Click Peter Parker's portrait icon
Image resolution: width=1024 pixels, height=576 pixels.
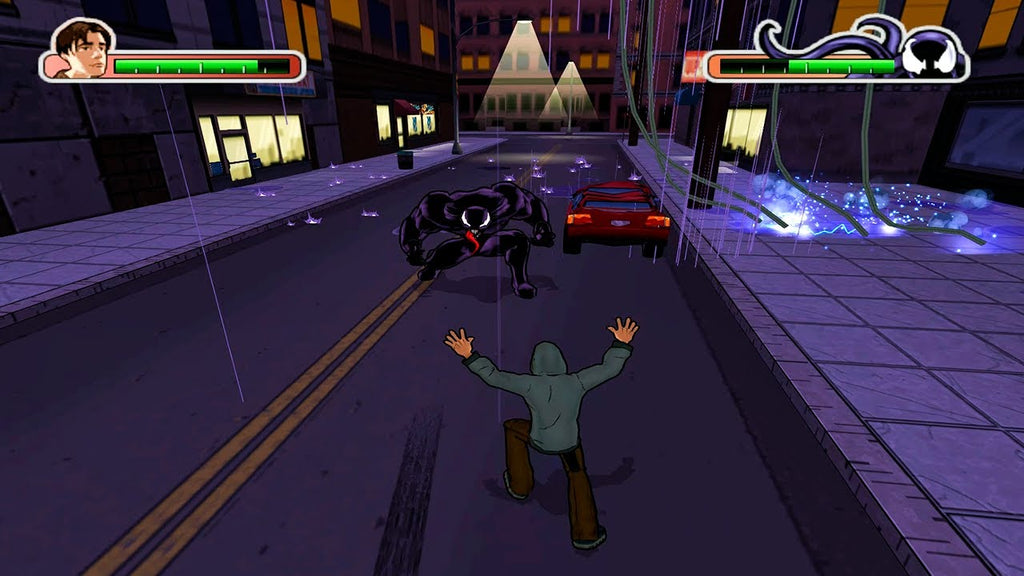(x=80, y=50)
